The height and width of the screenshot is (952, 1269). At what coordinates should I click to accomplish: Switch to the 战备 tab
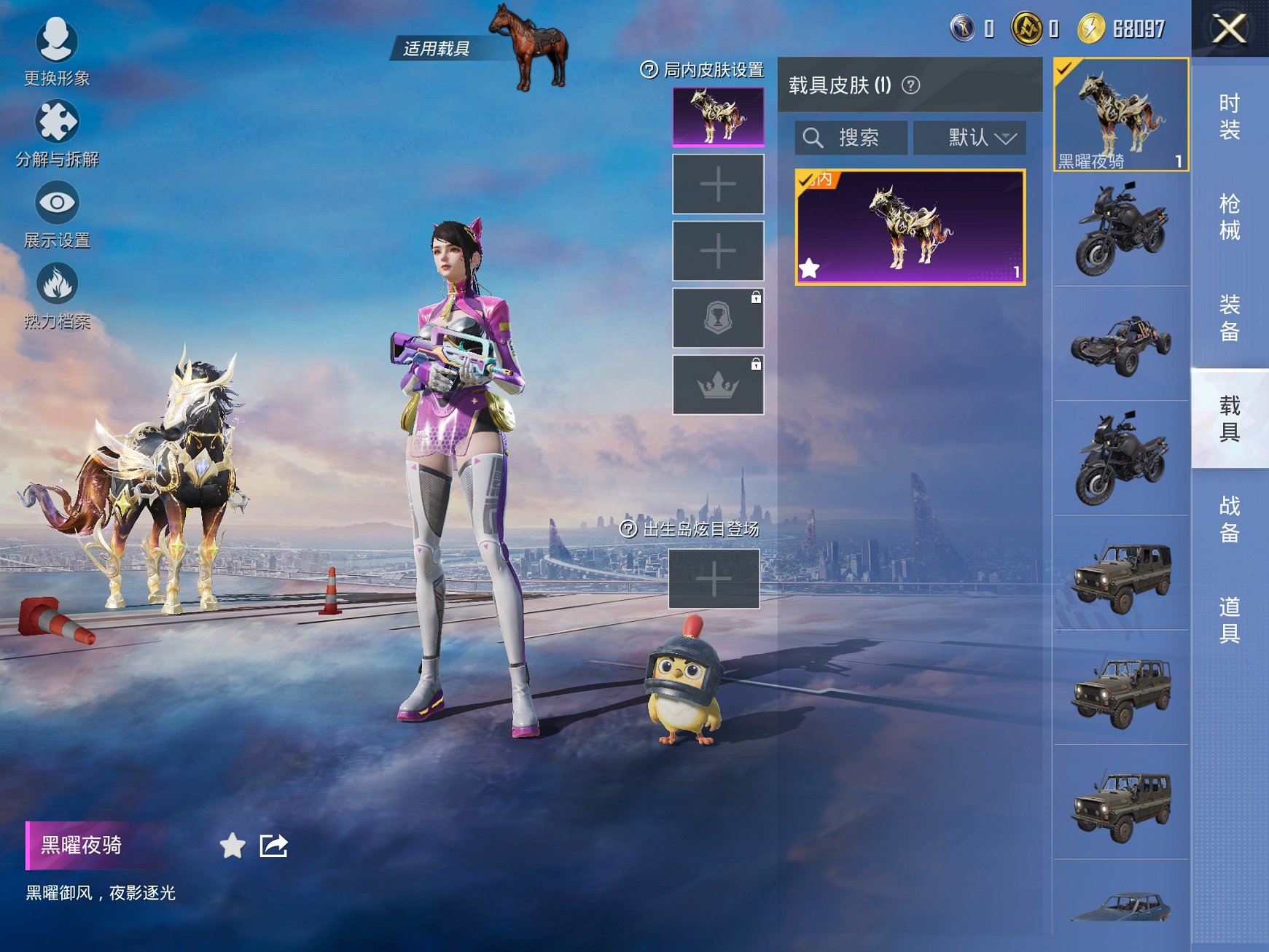pyautogui.click(x=1229, y=519)
